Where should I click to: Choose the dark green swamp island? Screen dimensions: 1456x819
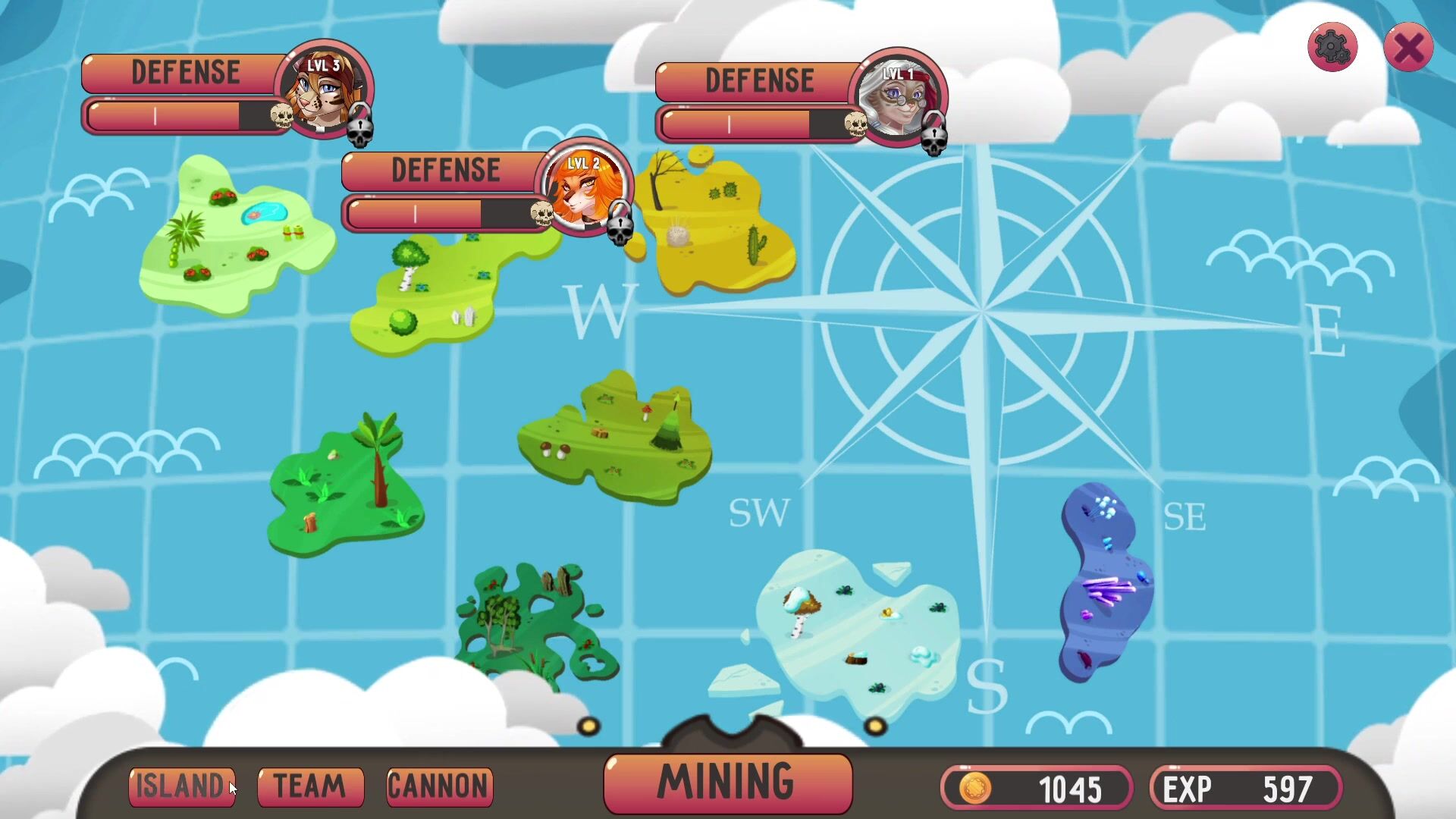[x=531, y=622]
